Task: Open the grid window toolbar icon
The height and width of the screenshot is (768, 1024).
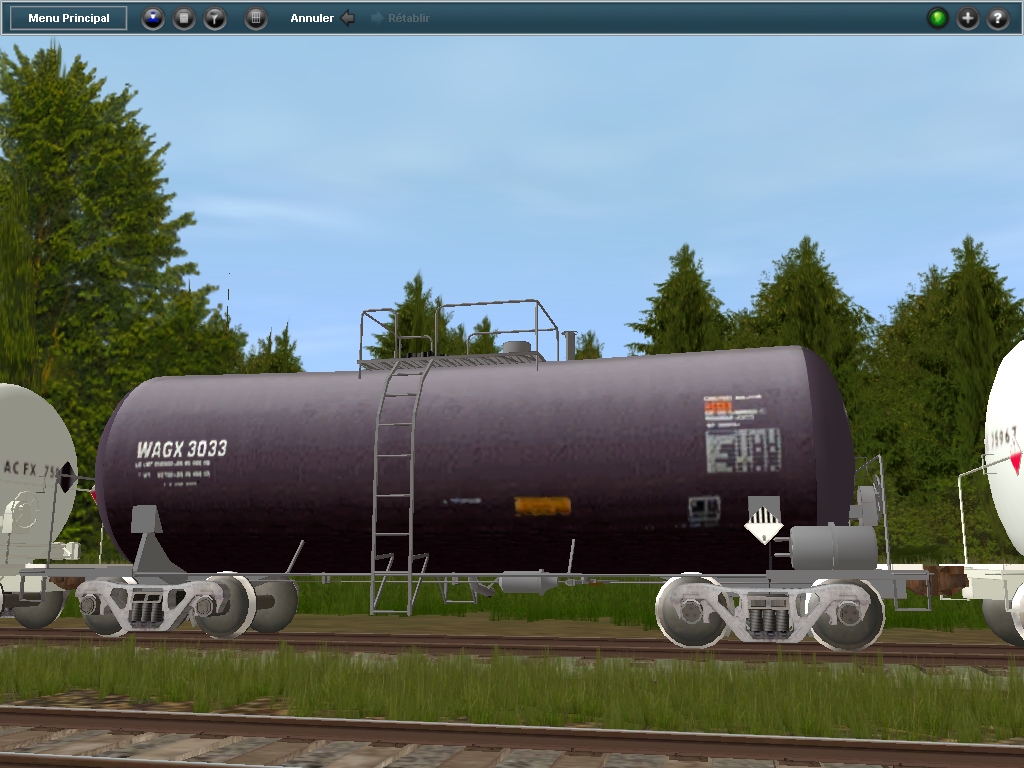Action: (x=256, y=18)
